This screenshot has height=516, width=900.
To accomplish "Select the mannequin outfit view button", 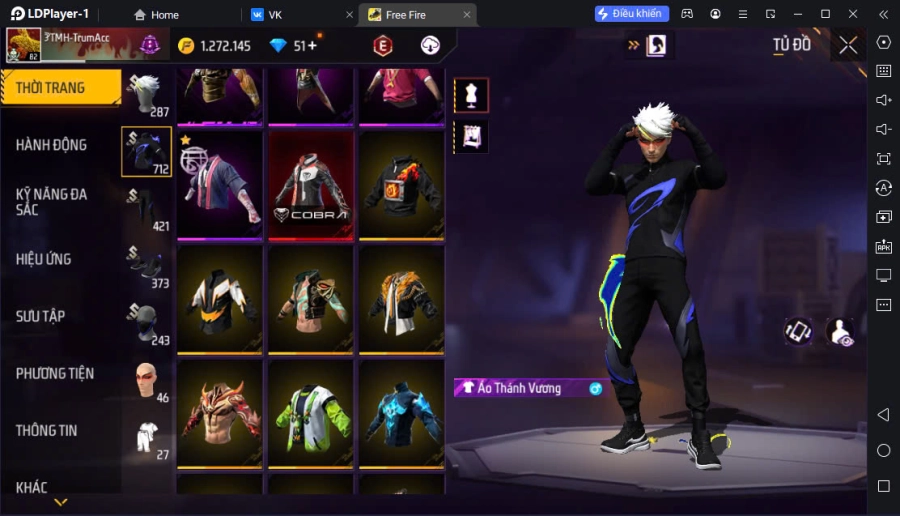I will click(471, 95).
